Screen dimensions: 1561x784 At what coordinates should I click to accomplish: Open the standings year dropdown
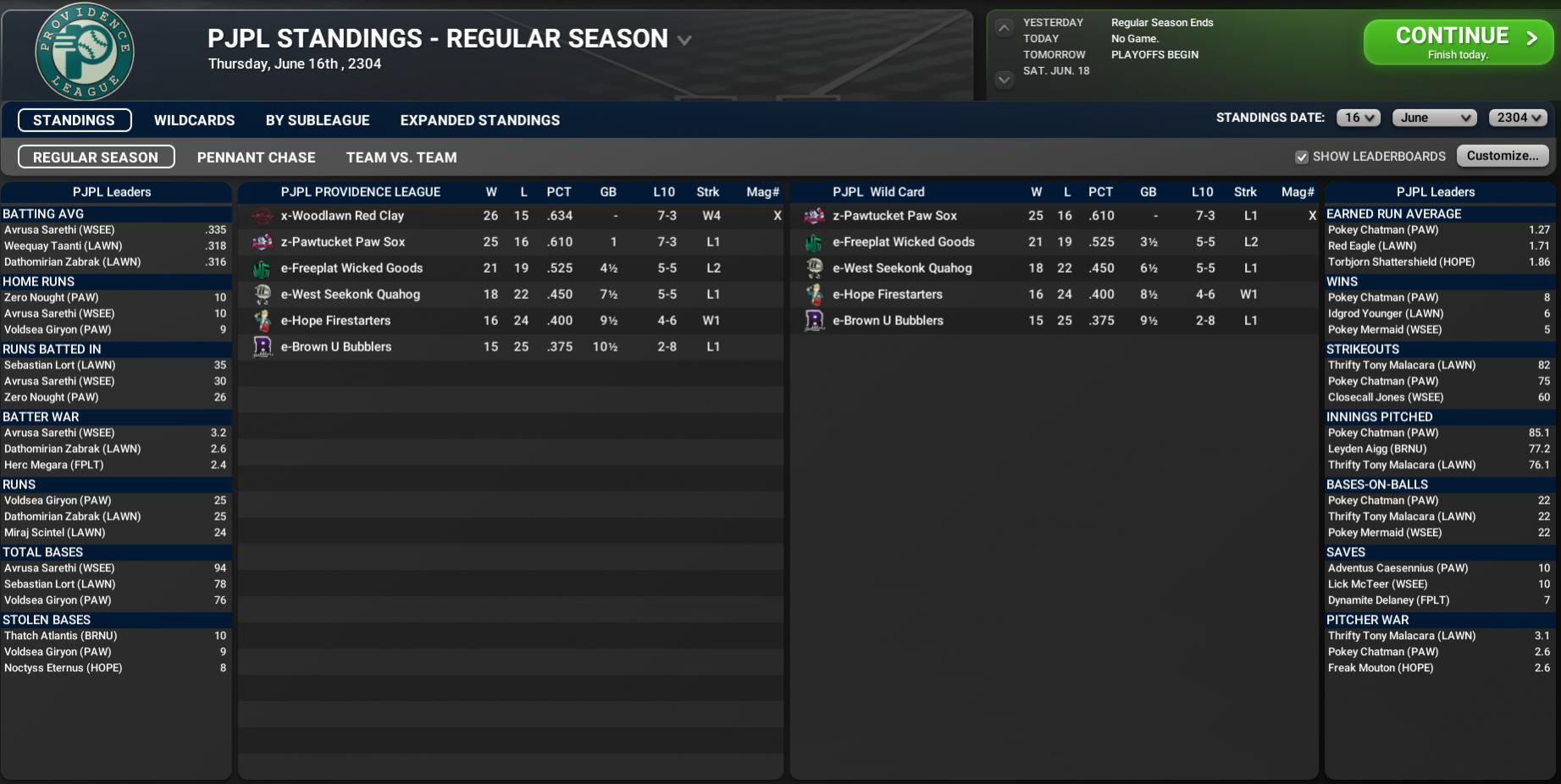pos(1517,118)
